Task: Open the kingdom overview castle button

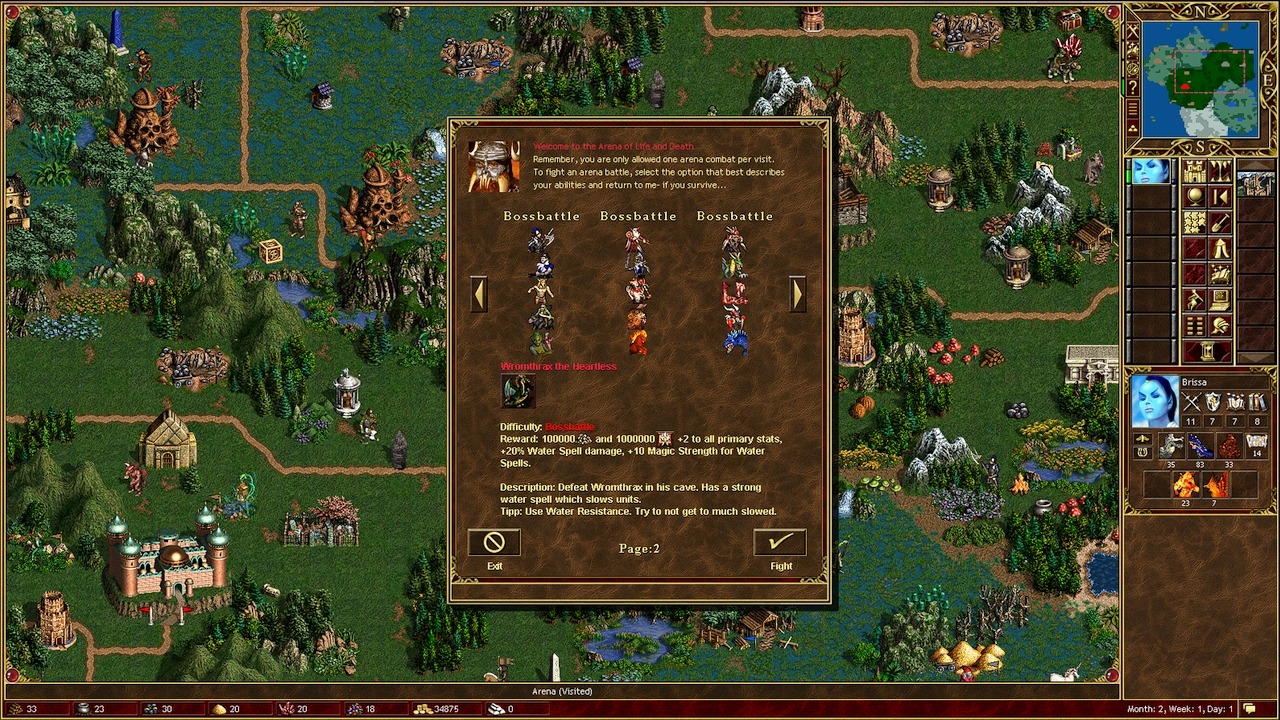Action: 1194,172
